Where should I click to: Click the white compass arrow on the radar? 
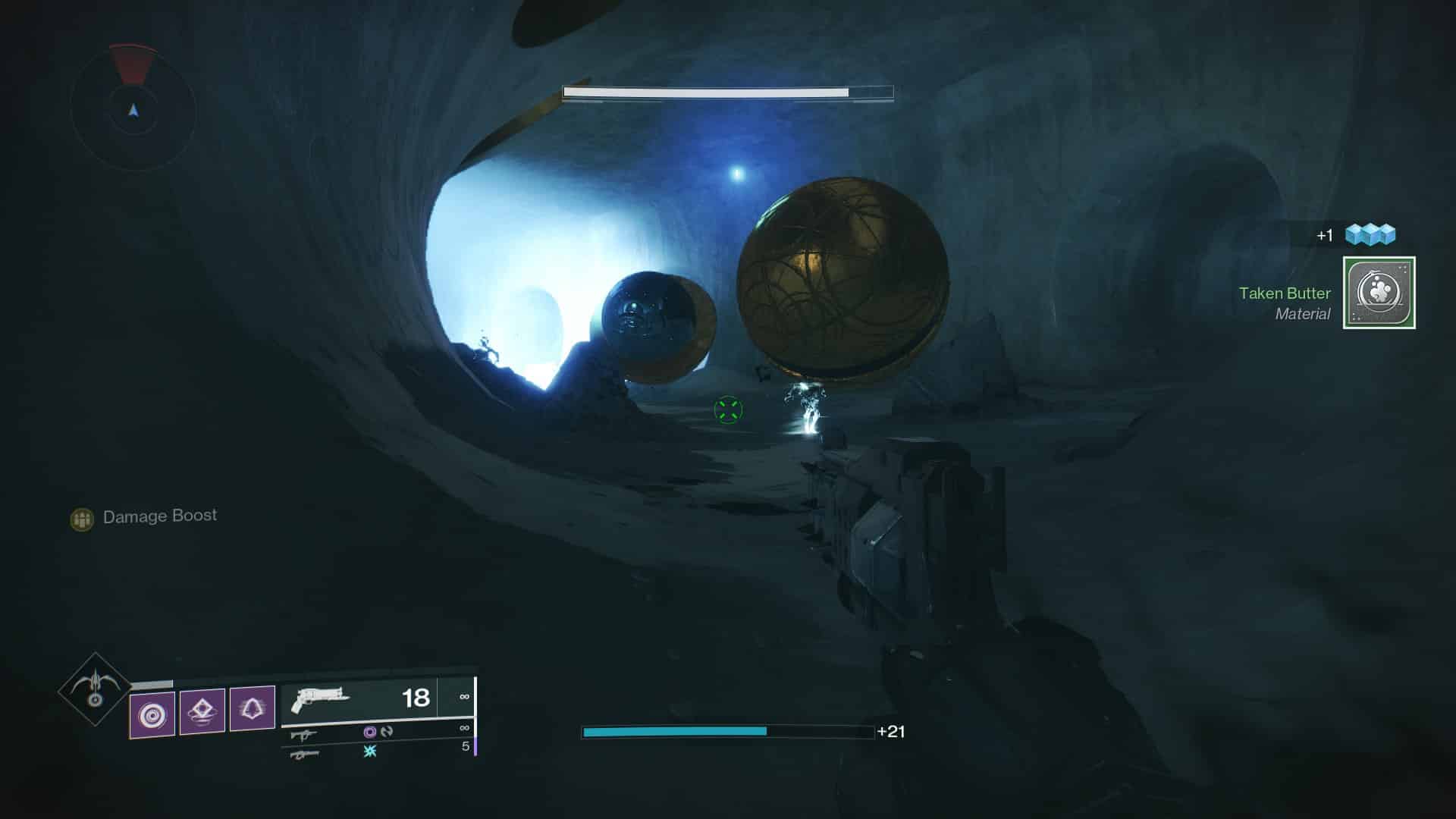pyautogui.click(x=133, y=110)
